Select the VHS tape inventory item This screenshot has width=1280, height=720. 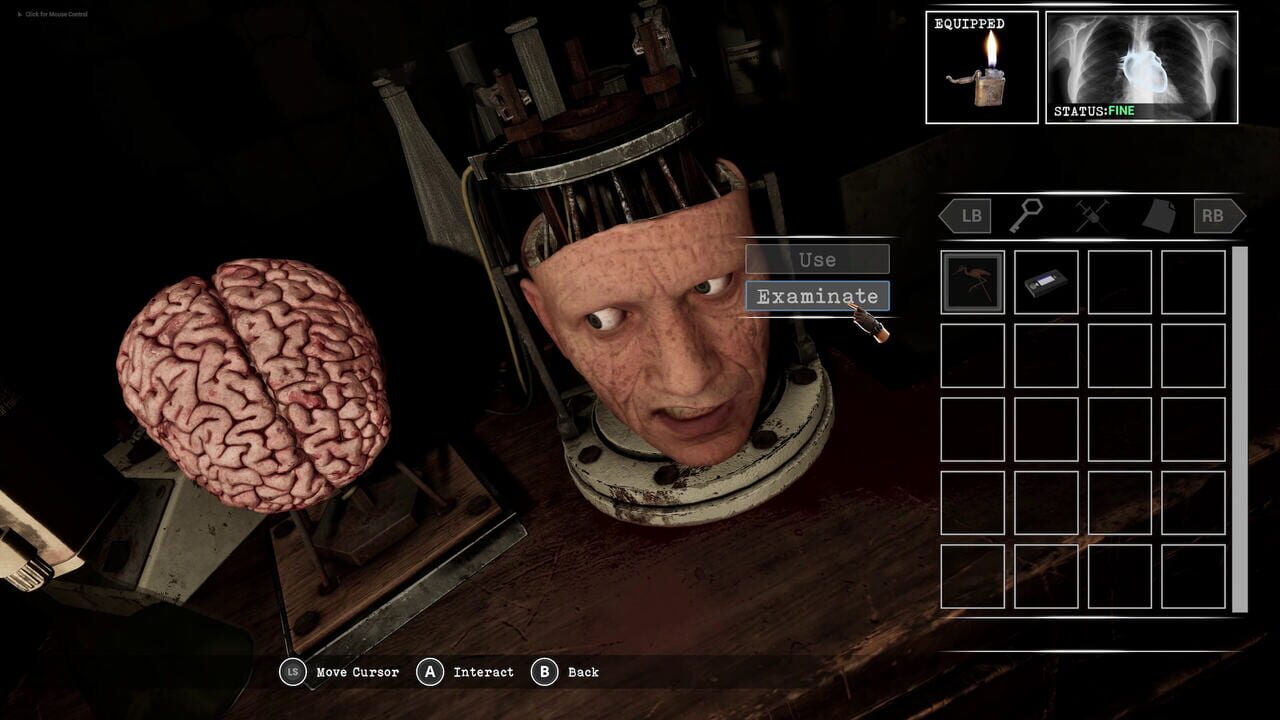1044,281
